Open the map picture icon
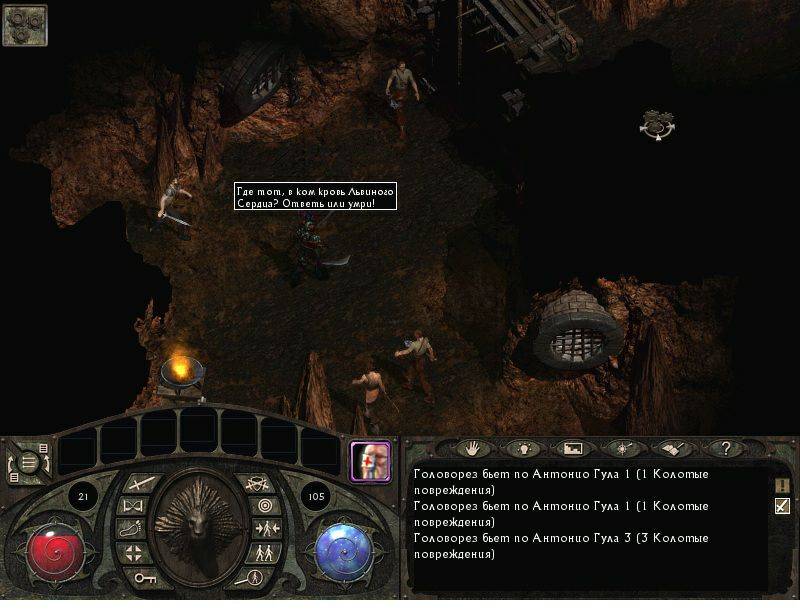800x614 pixels. [x=572, y=449]
